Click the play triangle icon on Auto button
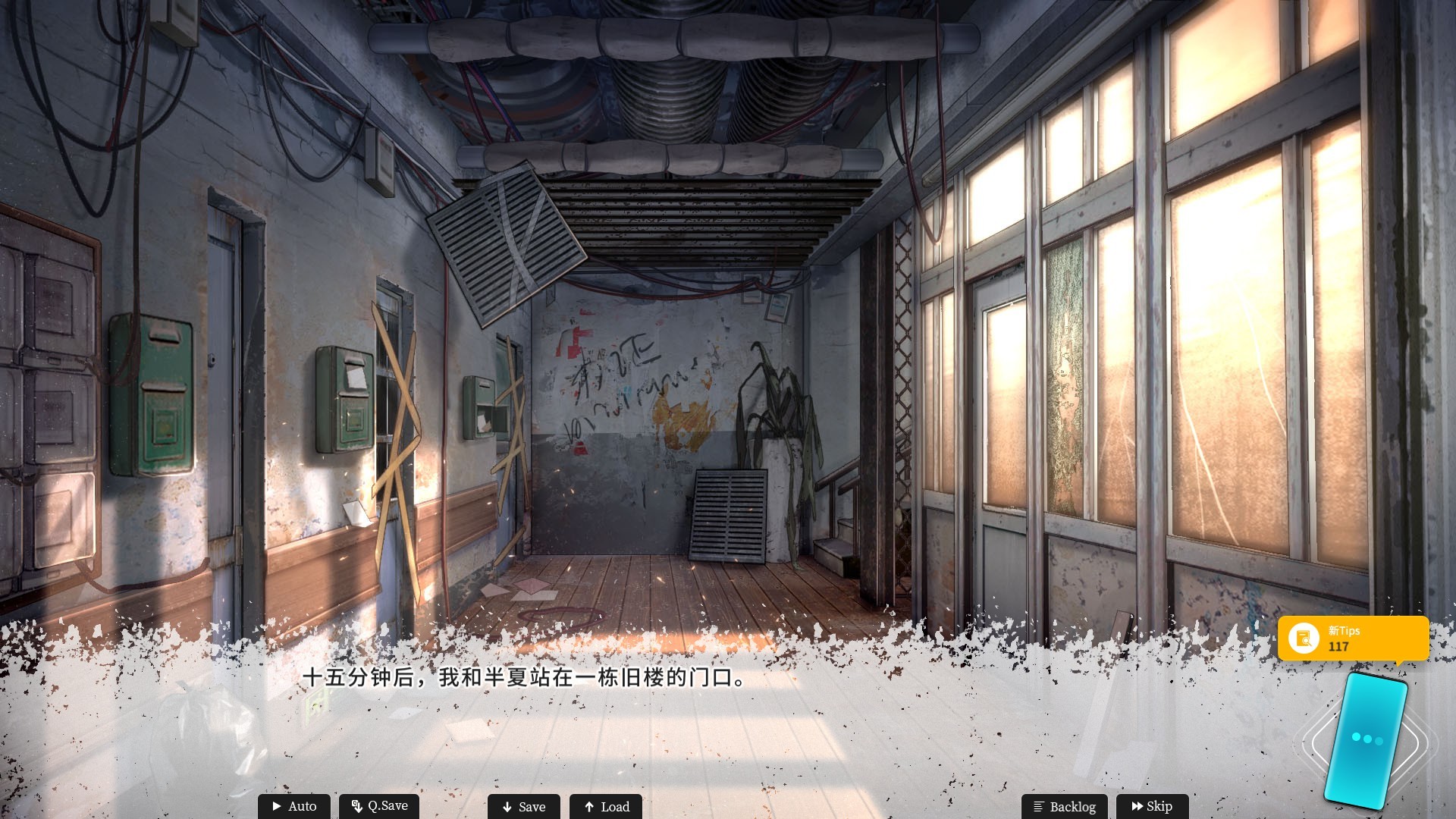 coord(278,806)
